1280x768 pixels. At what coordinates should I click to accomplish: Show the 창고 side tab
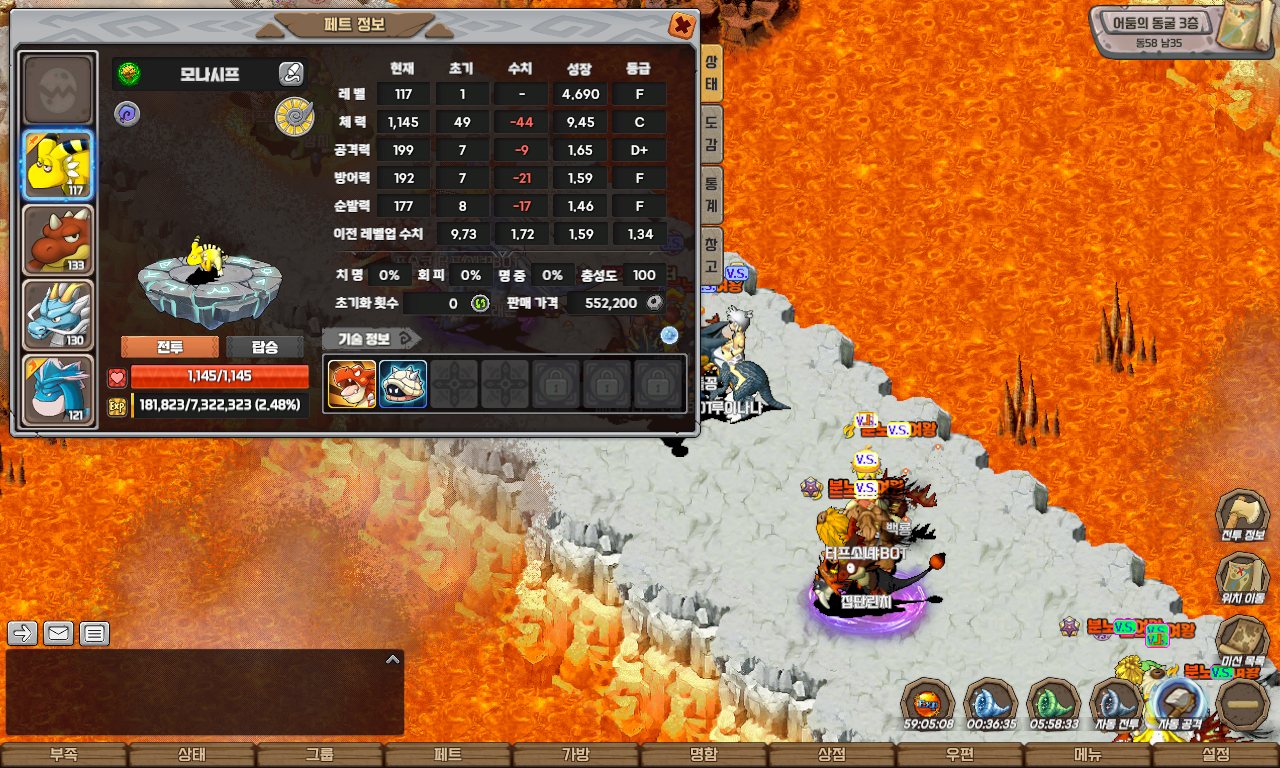point(711,254)
